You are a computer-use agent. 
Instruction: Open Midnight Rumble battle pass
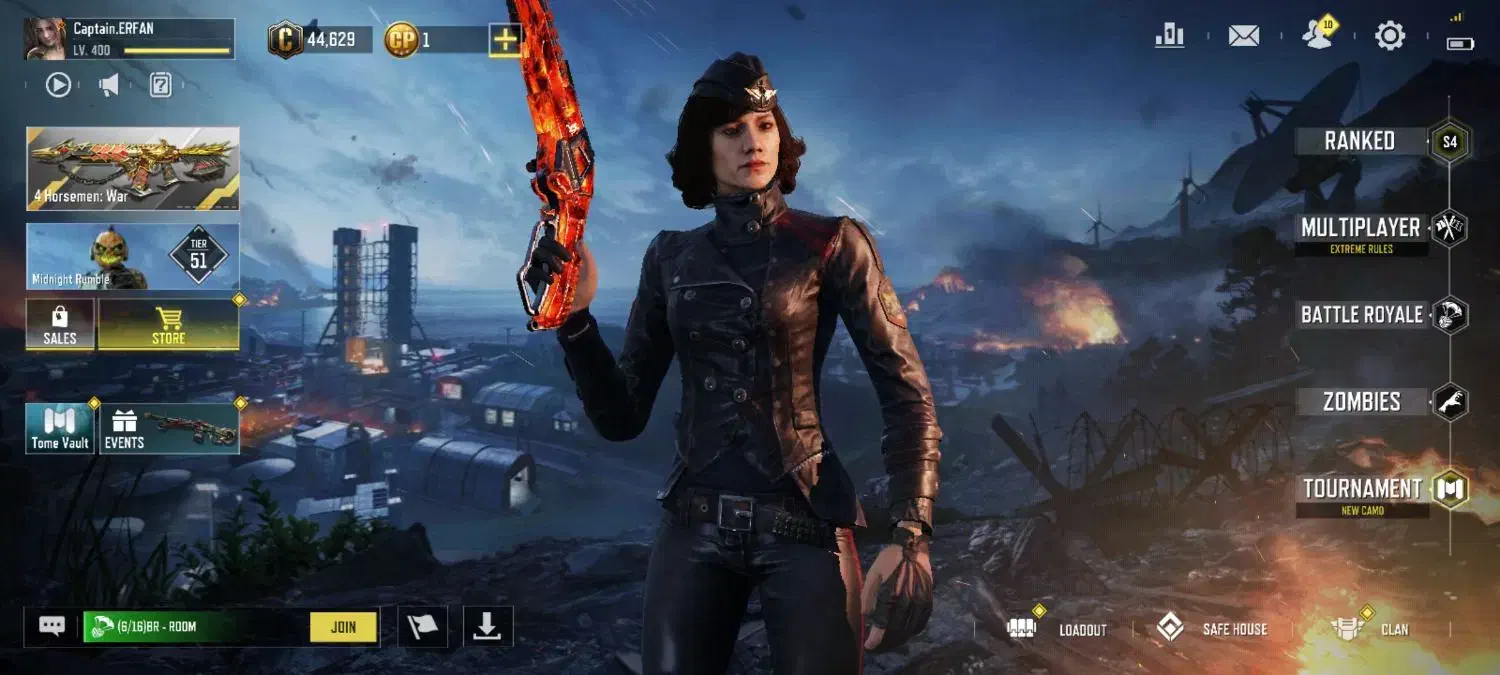[x=132, y=256]
